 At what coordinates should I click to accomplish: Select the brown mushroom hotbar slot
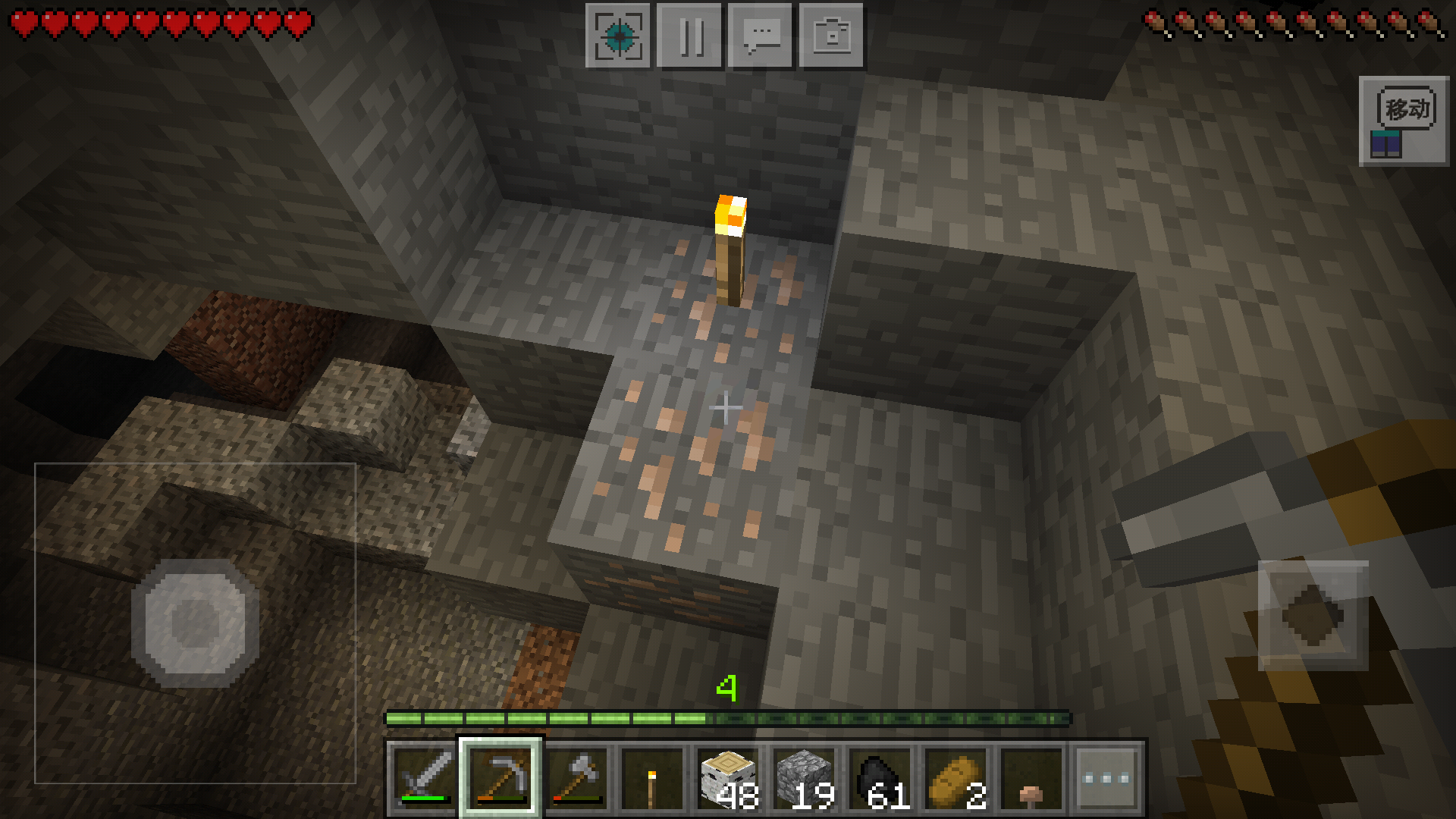pos(1031,779)
